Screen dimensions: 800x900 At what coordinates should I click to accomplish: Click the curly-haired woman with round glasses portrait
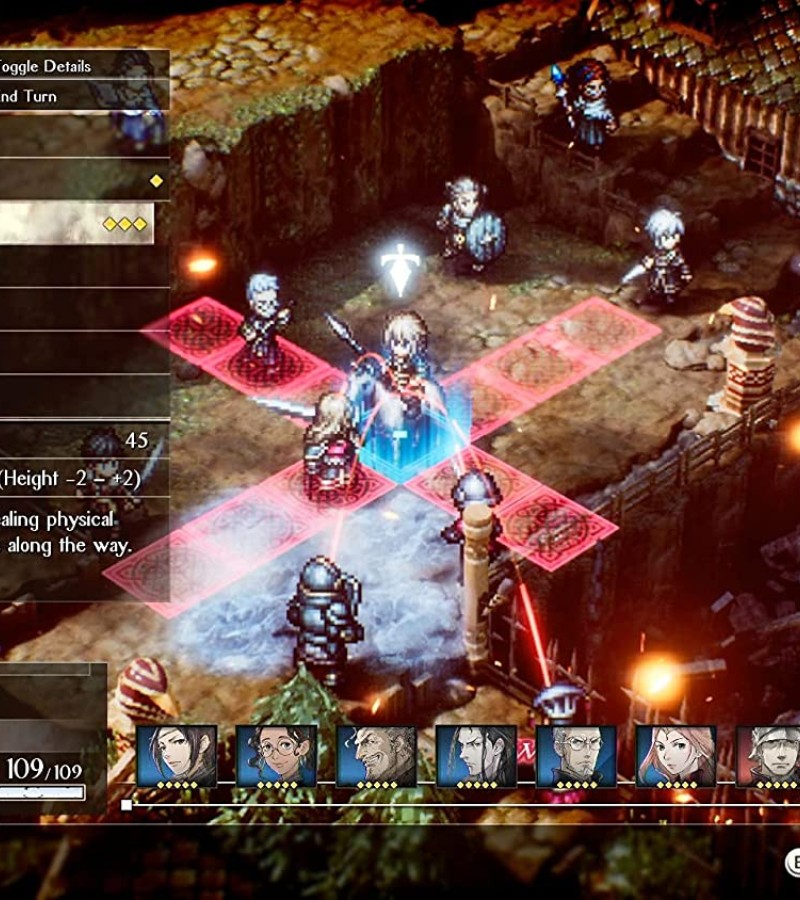click(x=277, y=757)
